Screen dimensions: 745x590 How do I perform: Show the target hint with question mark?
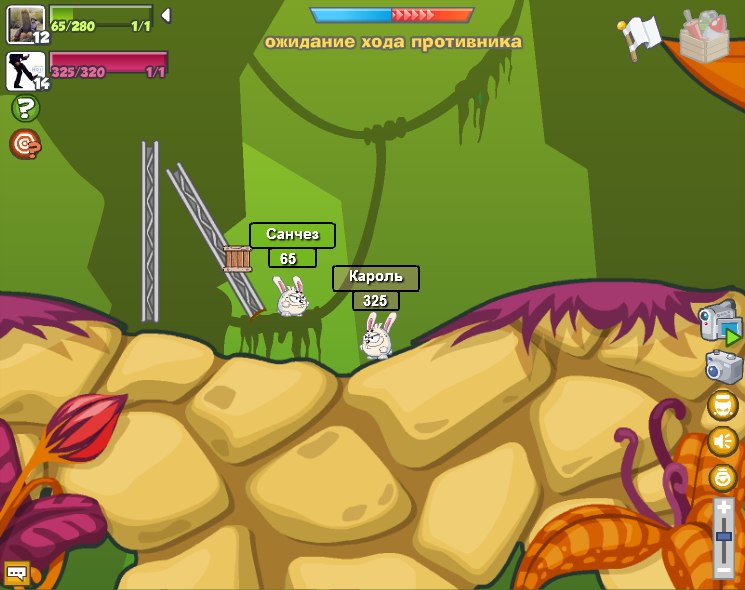(x=25, y=145)
